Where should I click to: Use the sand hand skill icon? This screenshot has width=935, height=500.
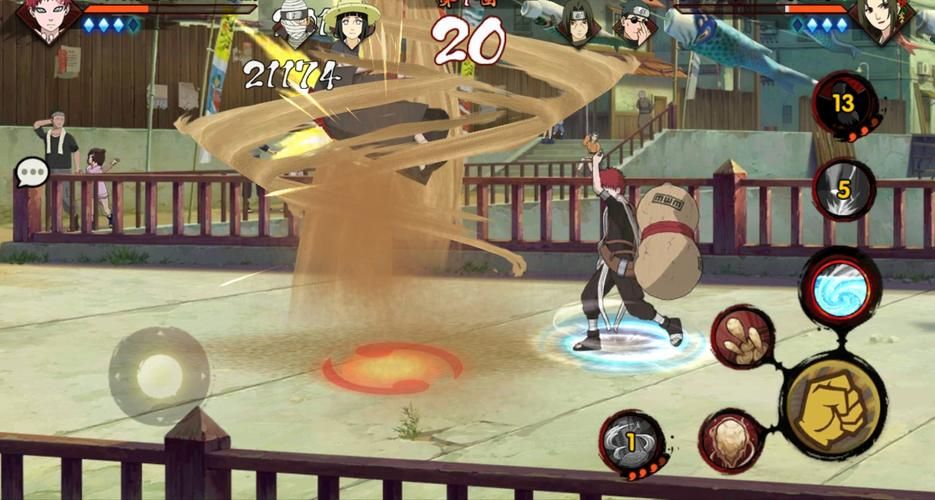(742, 339)
